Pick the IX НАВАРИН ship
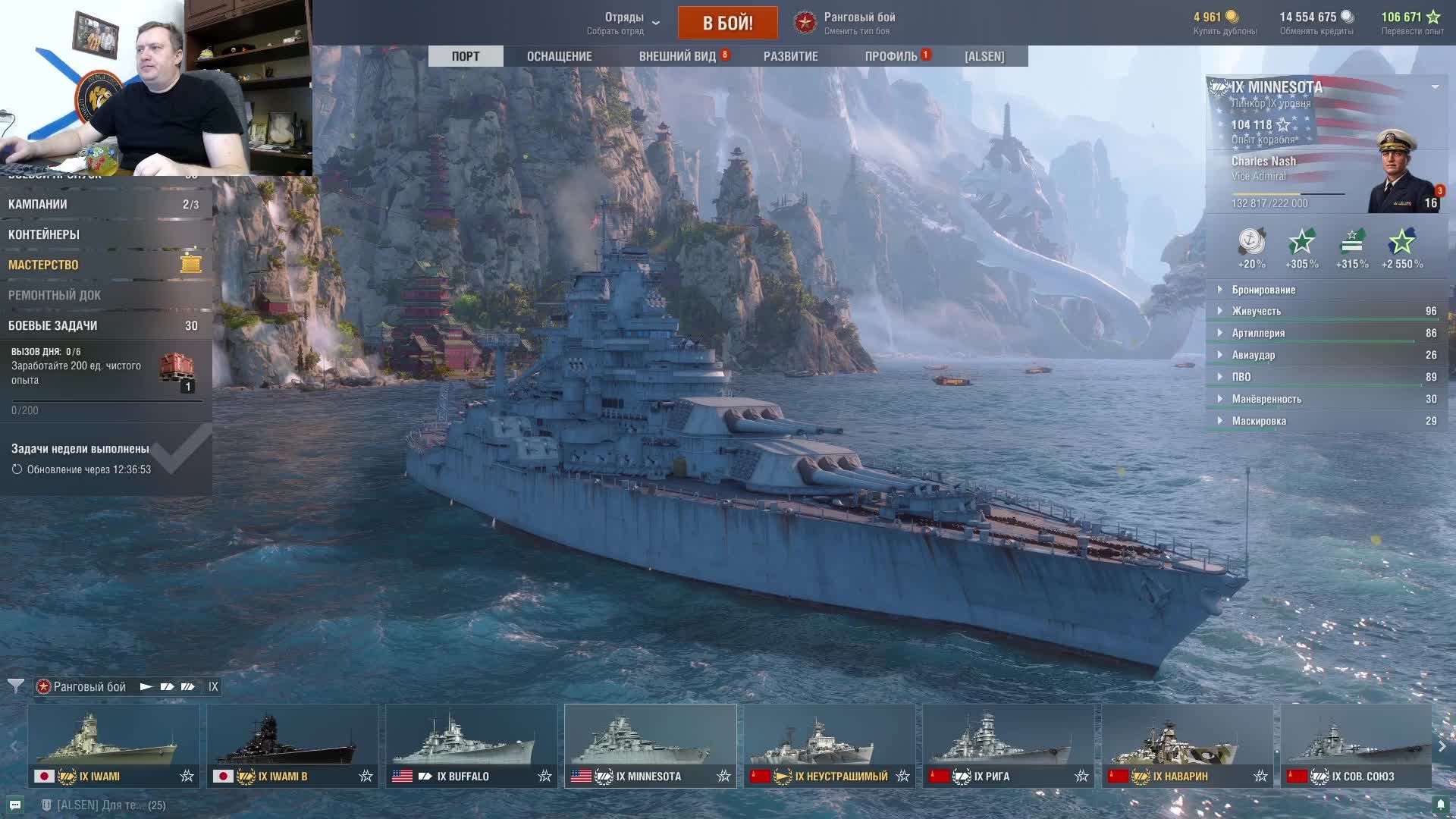The width and height of the screenshot is (1456, 819). coord(1187,746)
